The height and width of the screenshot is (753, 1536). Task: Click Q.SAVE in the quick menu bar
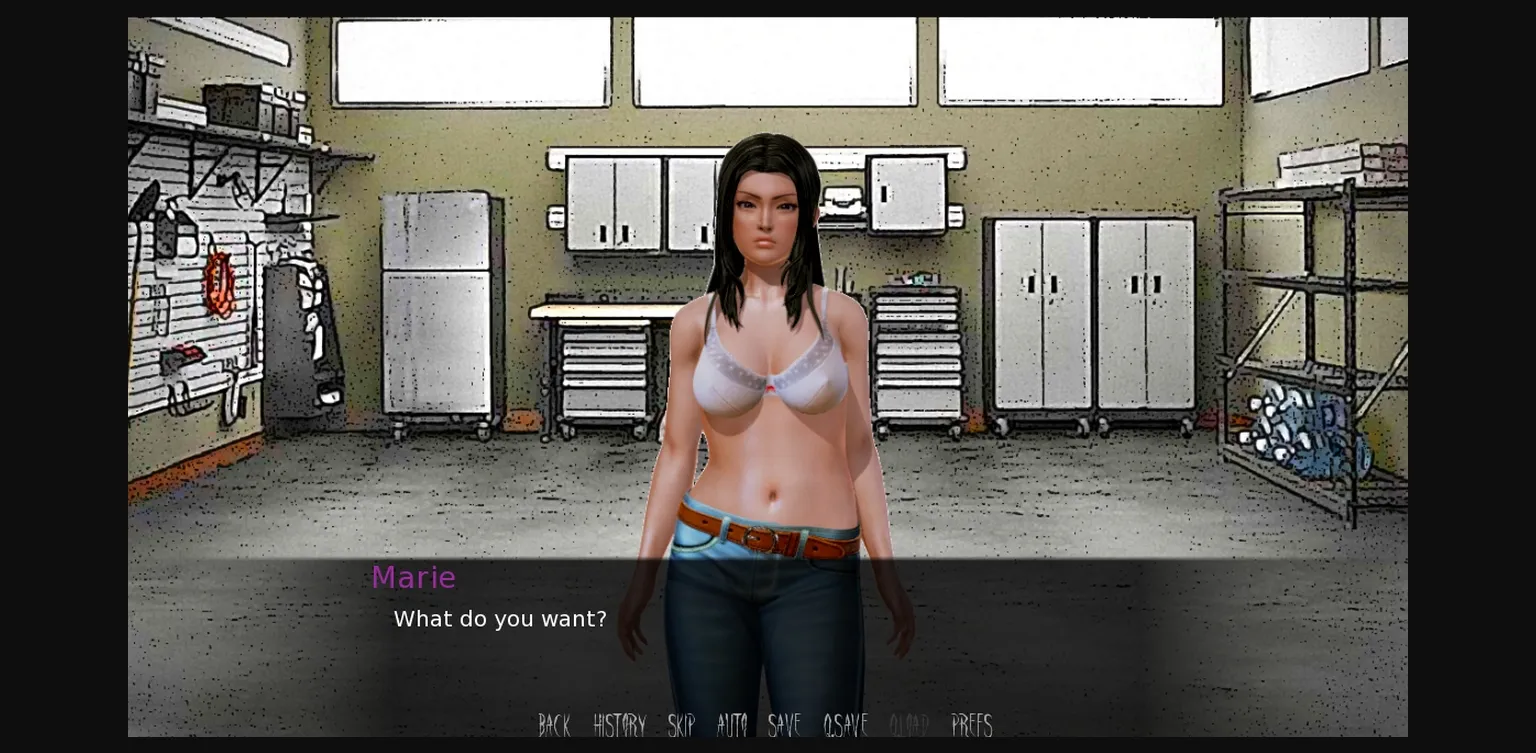tap(844, 726)
